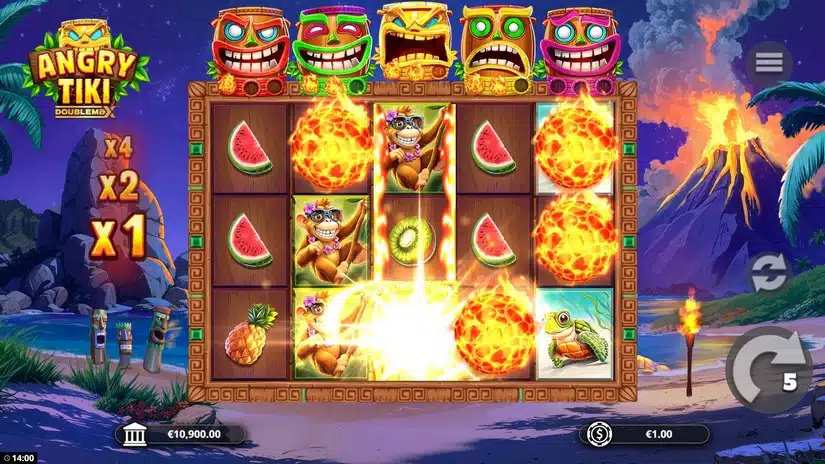This screenshot has width=825, height=464.
Task: Open the hamburger menu
Action: click(769, 62)
